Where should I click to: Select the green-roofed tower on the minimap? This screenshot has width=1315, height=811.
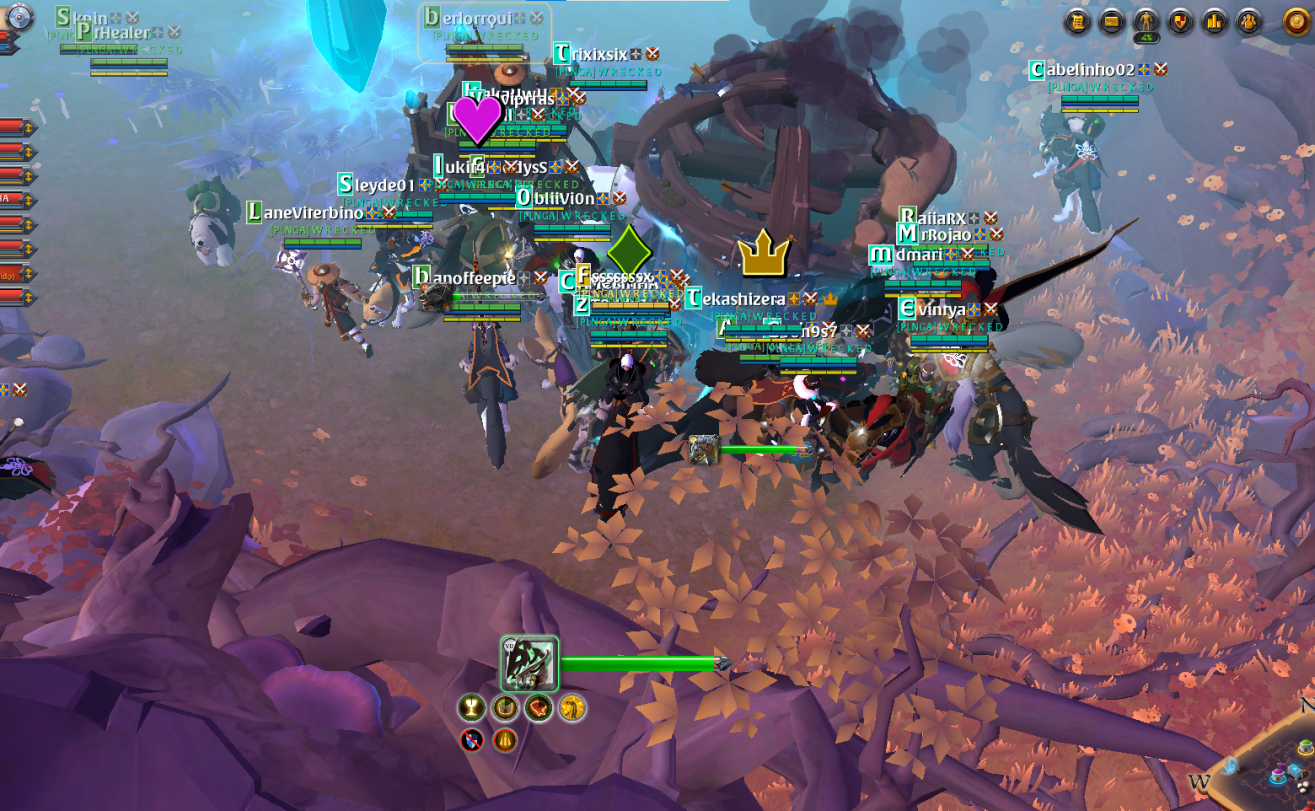(1305, 748)
